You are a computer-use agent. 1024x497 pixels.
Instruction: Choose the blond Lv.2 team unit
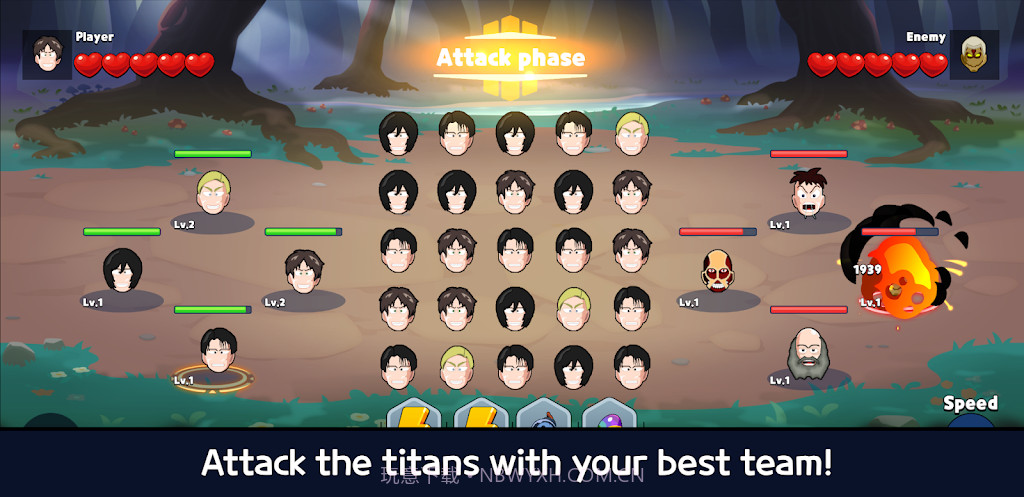pyautogui.click(x=212, y=191)
